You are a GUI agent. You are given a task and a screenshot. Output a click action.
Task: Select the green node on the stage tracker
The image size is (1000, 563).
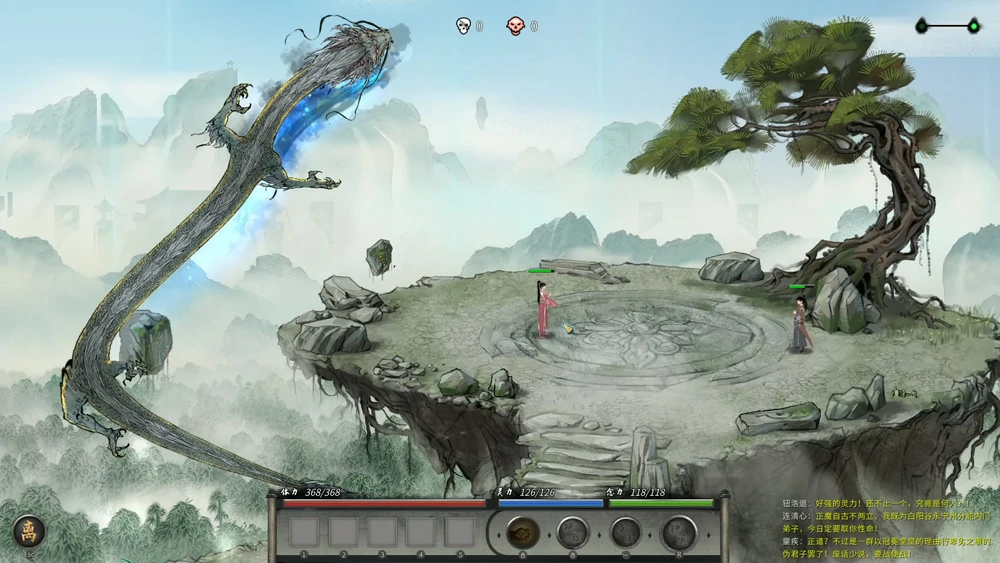(x=973, y=26)
